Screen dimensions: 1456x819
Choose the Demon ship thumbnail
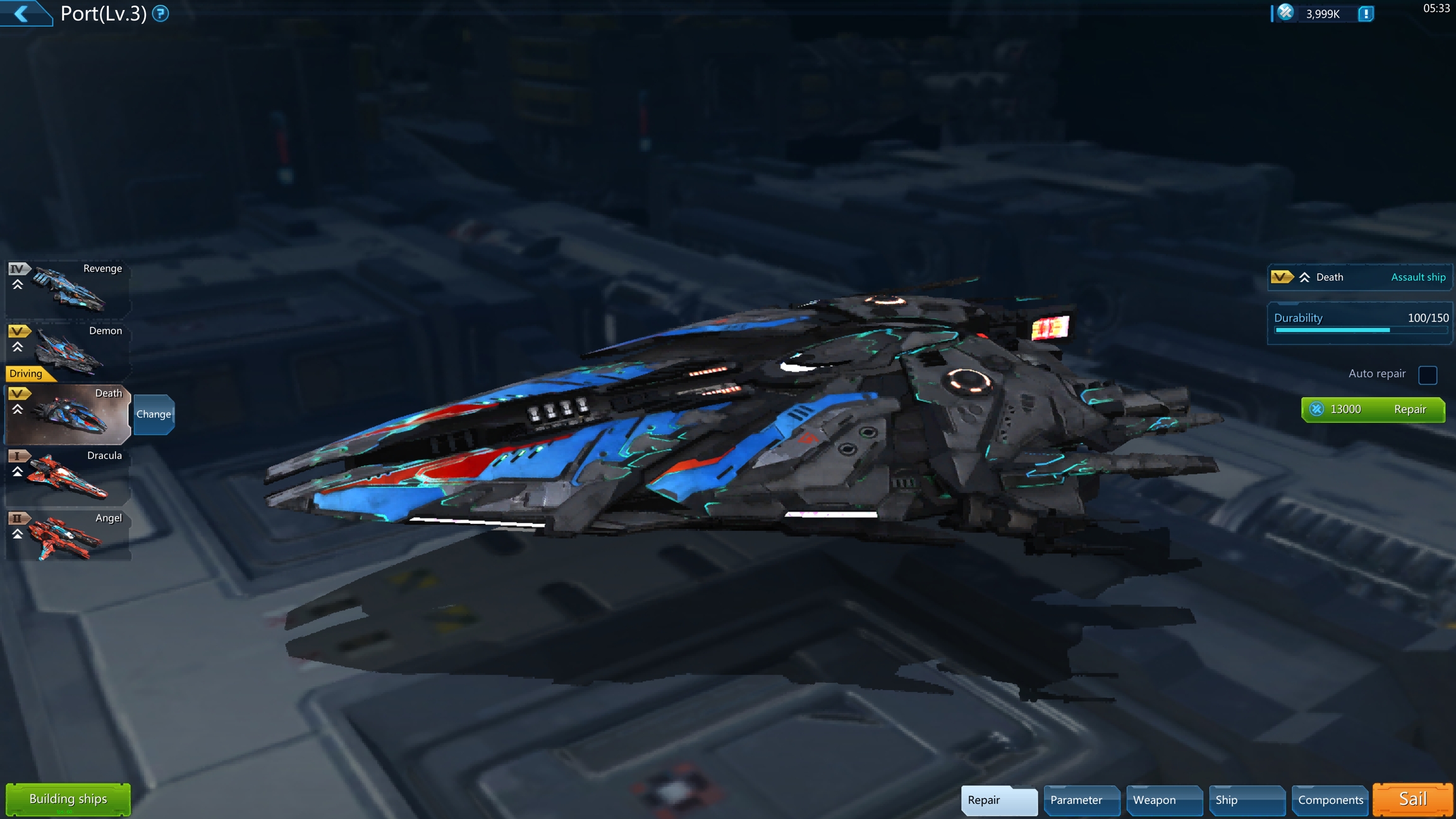click(x=68, y=350)
